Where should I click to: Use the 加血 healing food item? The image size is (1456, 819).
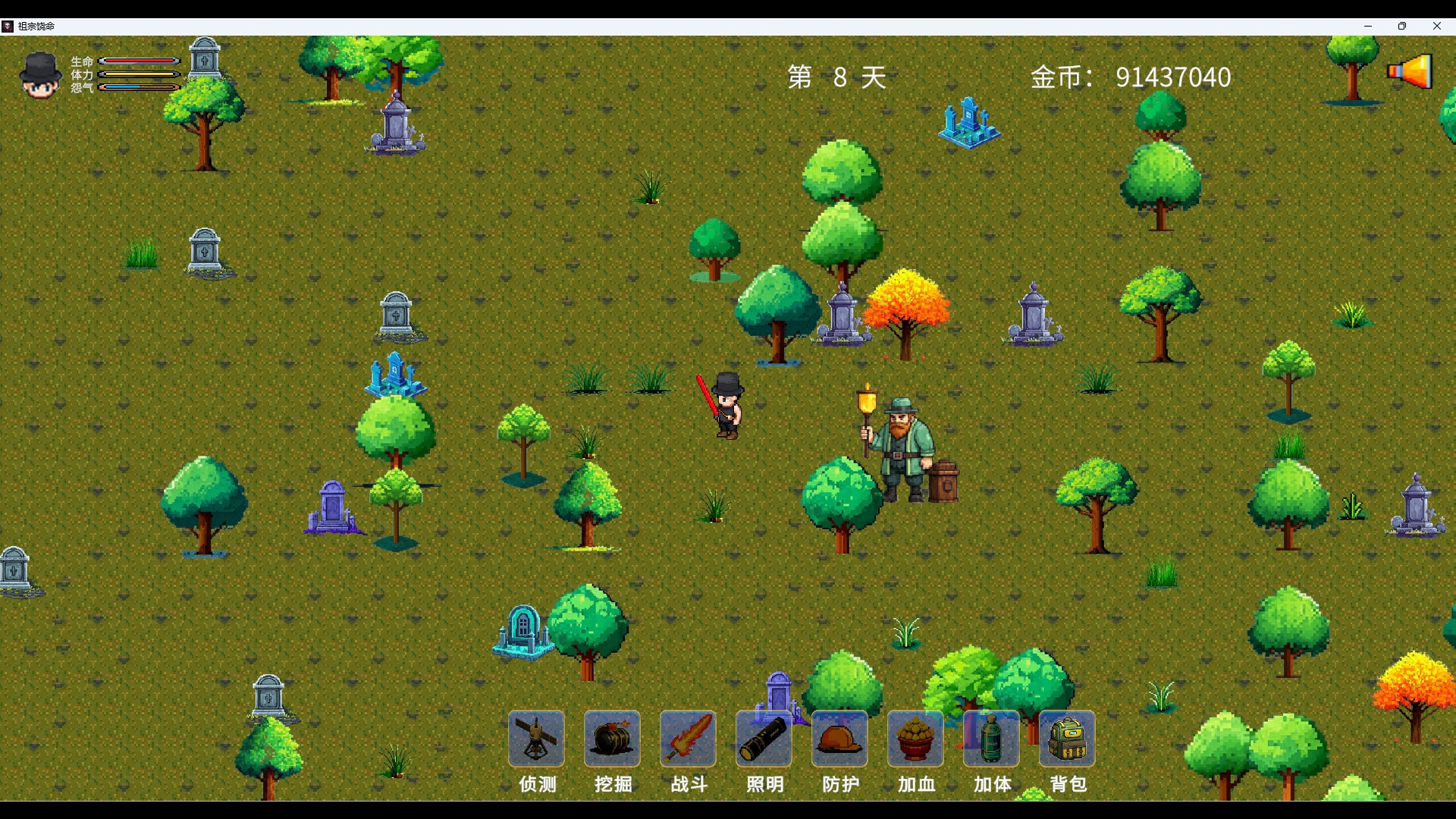pyautogui.click(x=915, y=739)
